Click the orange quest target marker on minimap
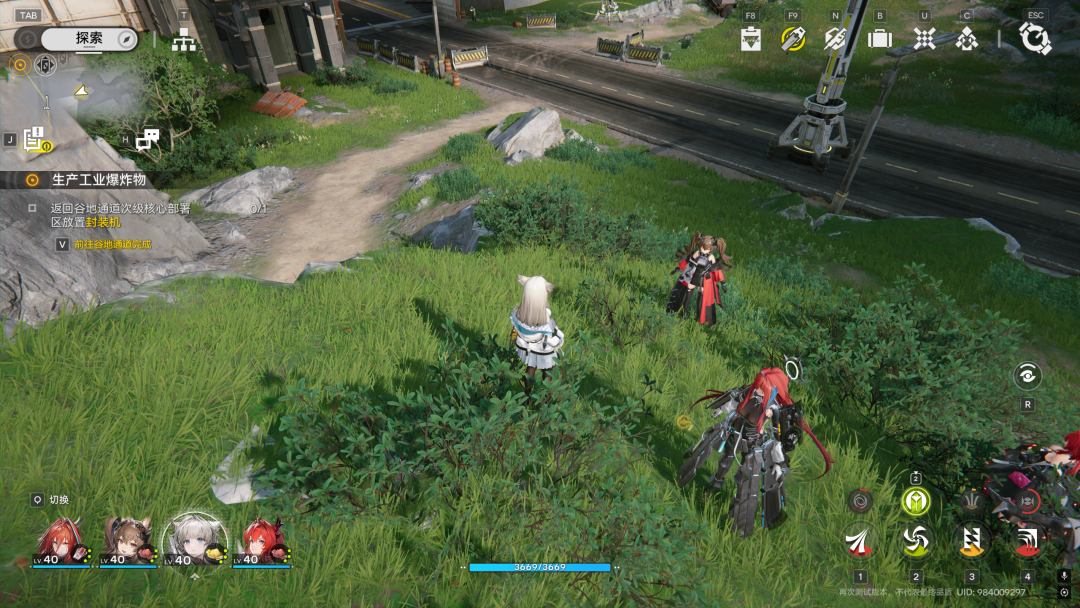This screenshot has width=1080, height=608. coord(18,66)
